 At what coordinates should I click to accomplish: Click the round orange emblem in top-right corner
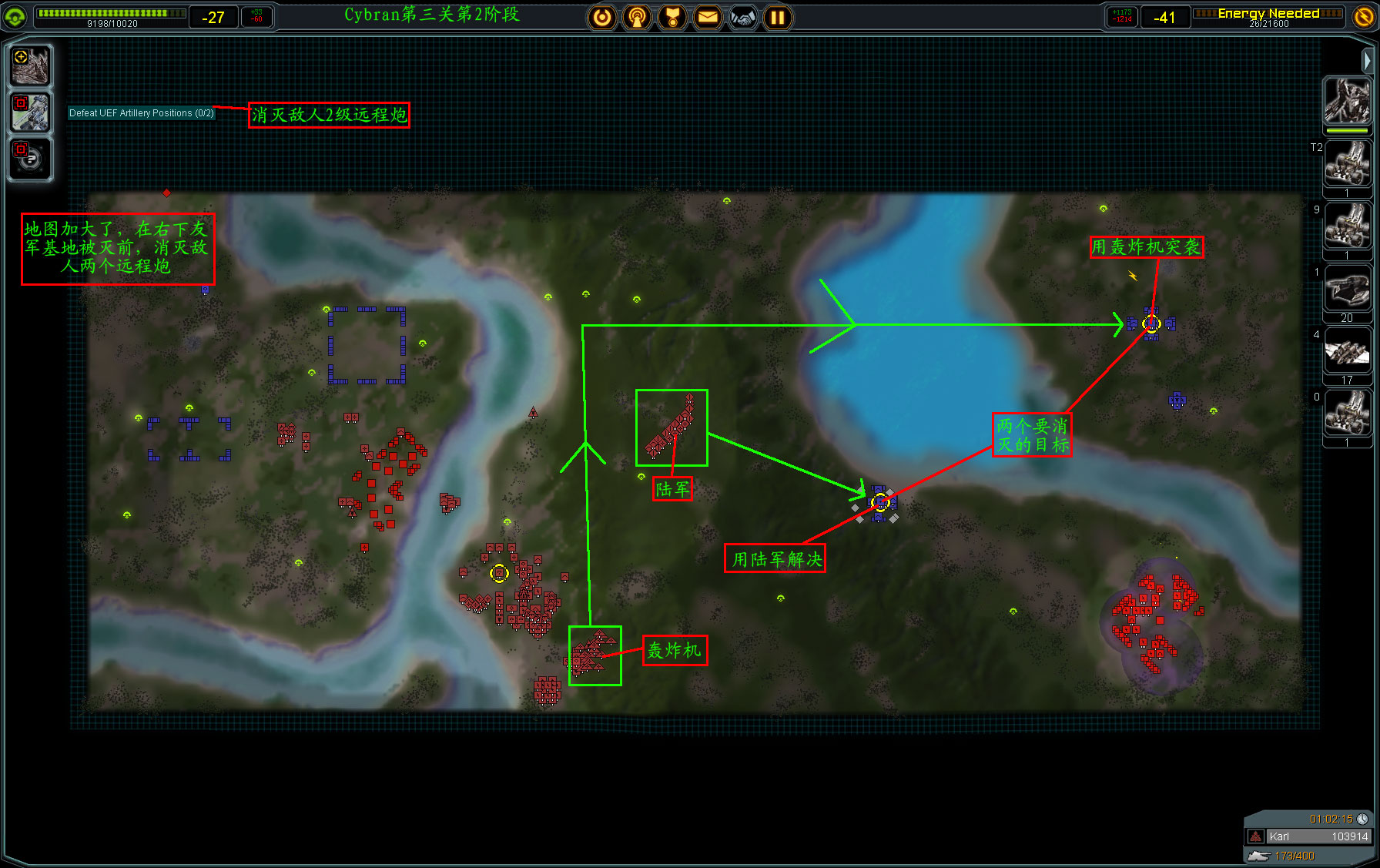point(1364,17)
